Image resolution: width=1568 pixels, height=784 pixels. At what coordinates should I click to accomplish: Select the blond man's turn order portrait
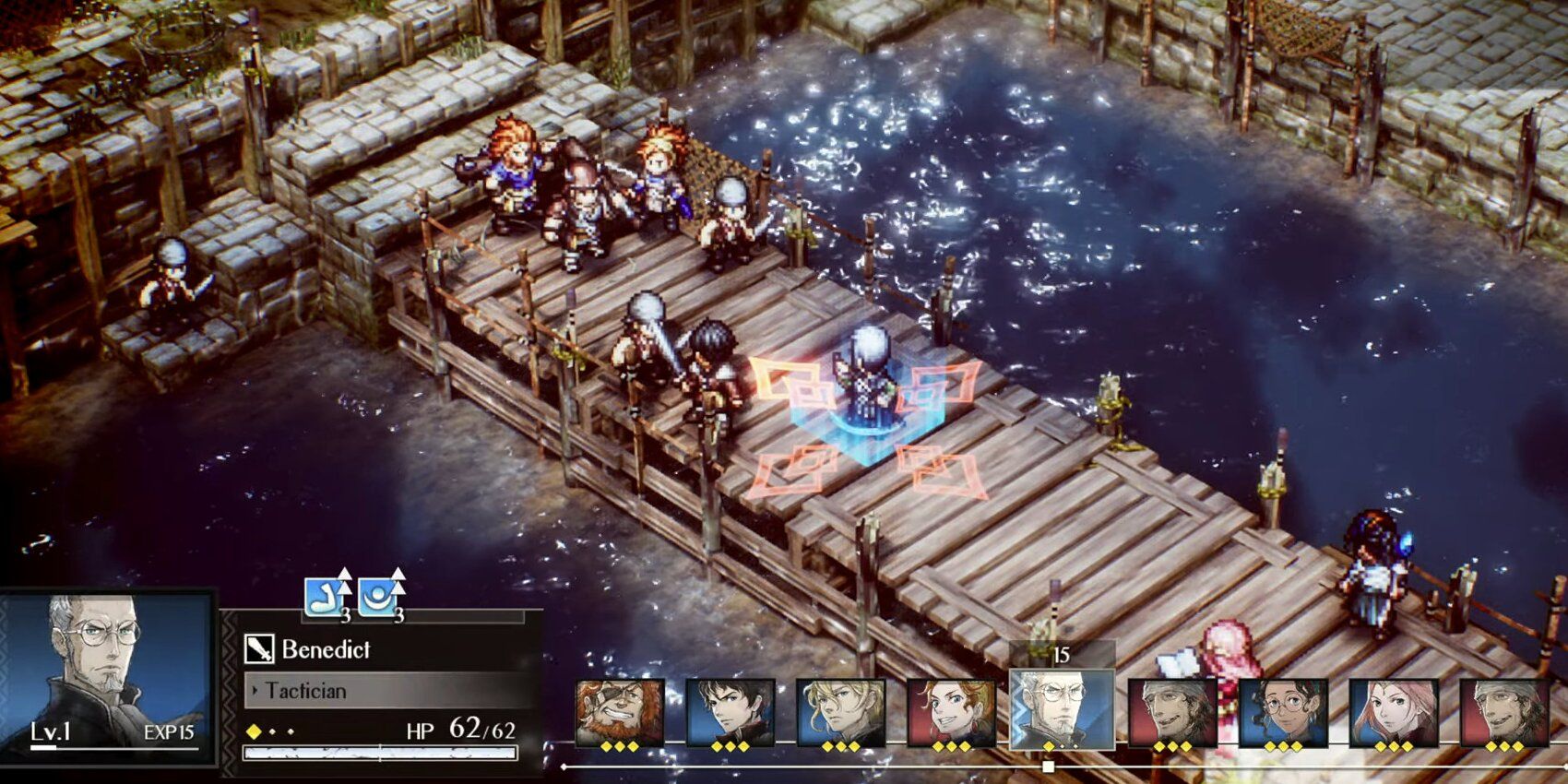pos(840,712)
